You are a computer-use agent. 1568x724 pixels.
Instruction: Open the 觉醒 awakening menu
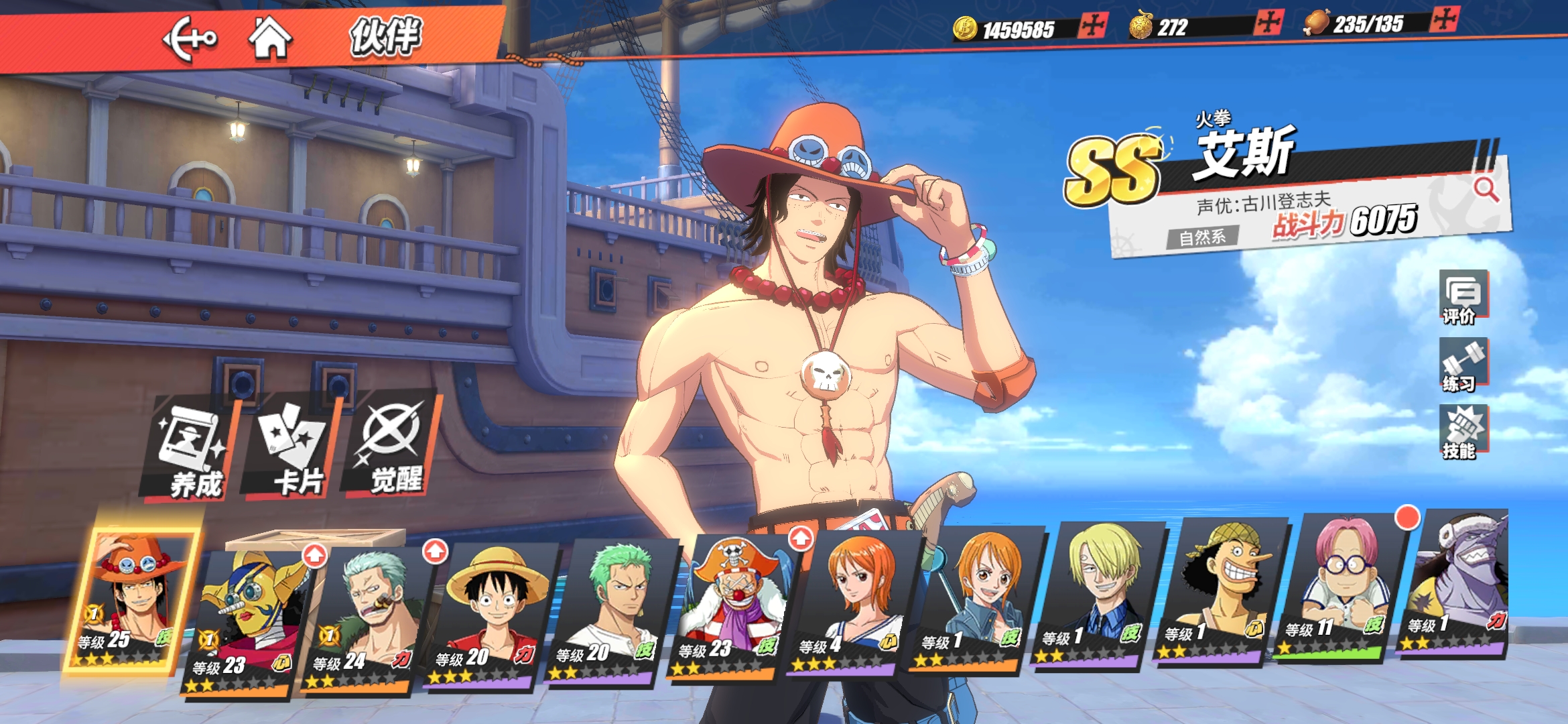(x=393, y=446)
